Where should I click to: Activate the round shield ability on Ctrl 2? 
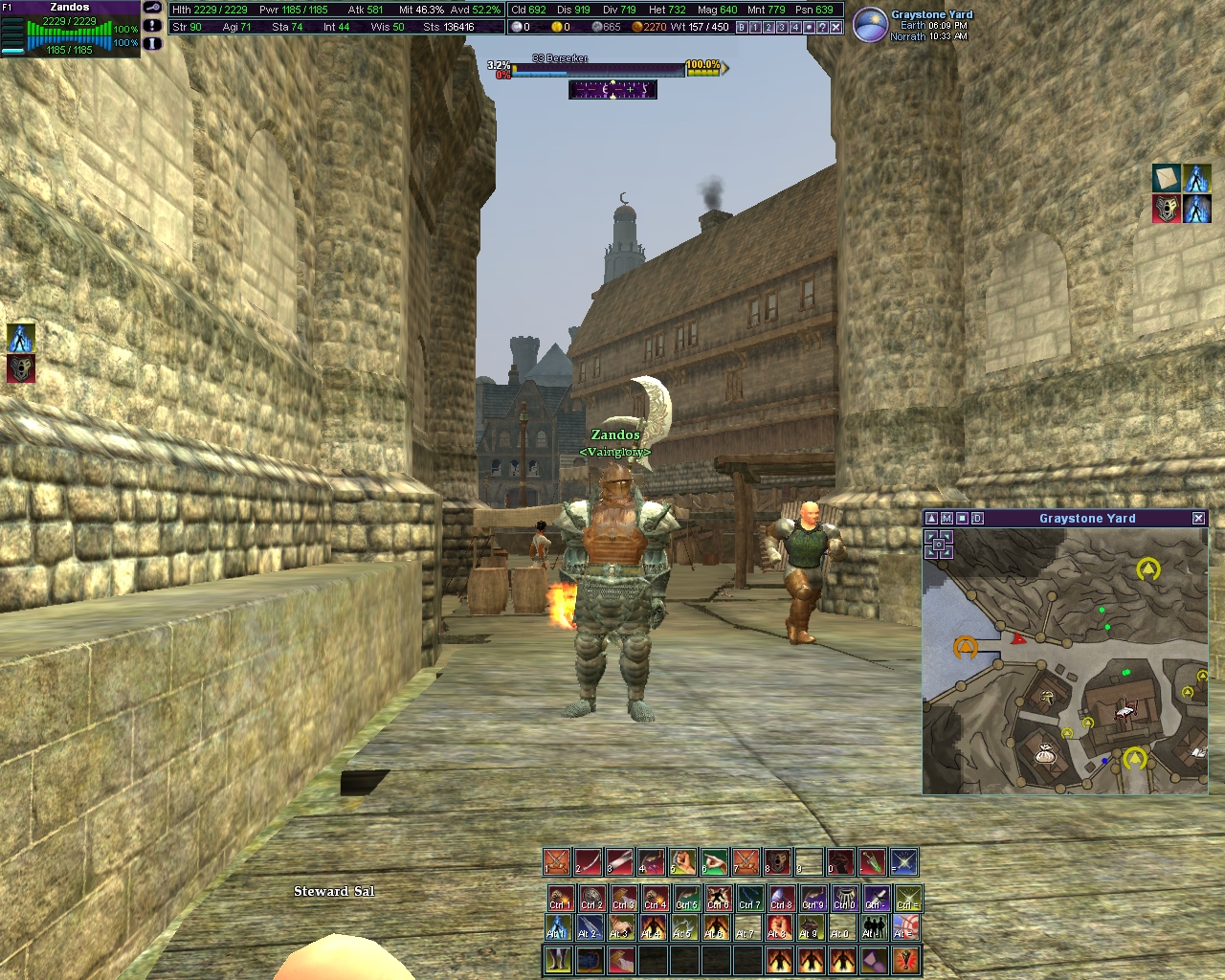(592, 898)
